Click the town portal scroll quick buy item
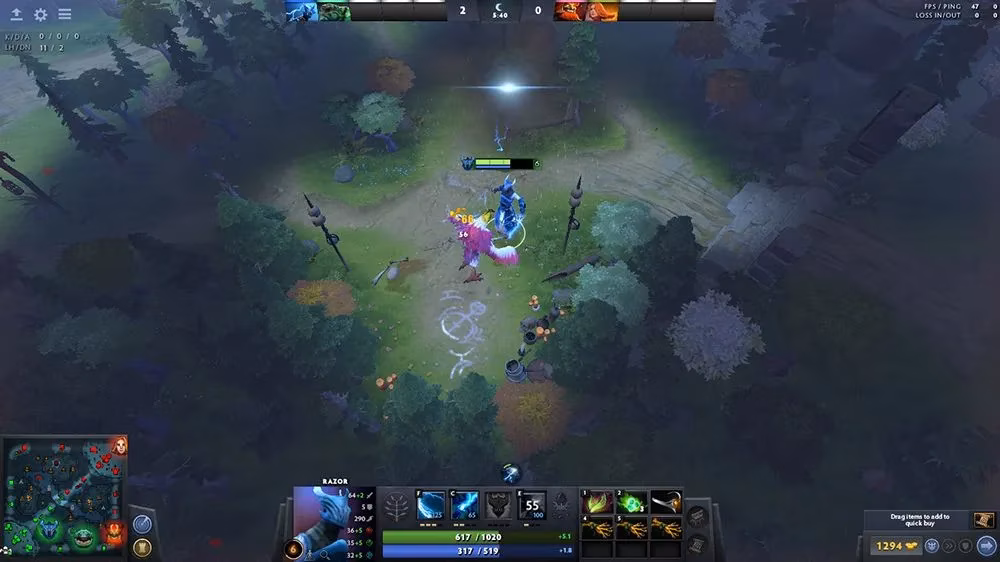The width and height of the screenshot is (1000, 562). [984, 520]
